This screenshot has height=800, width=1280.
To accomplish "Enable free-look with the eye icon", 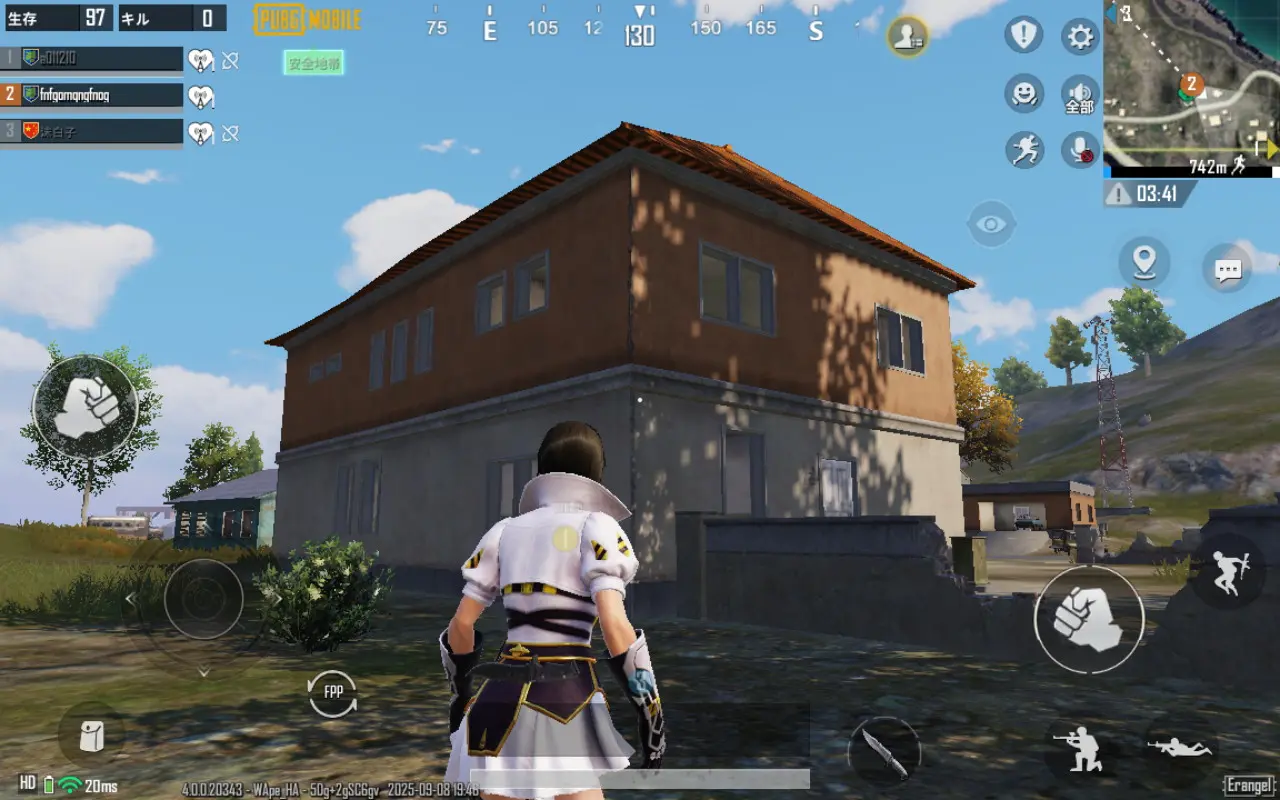I will pos(991,222).
